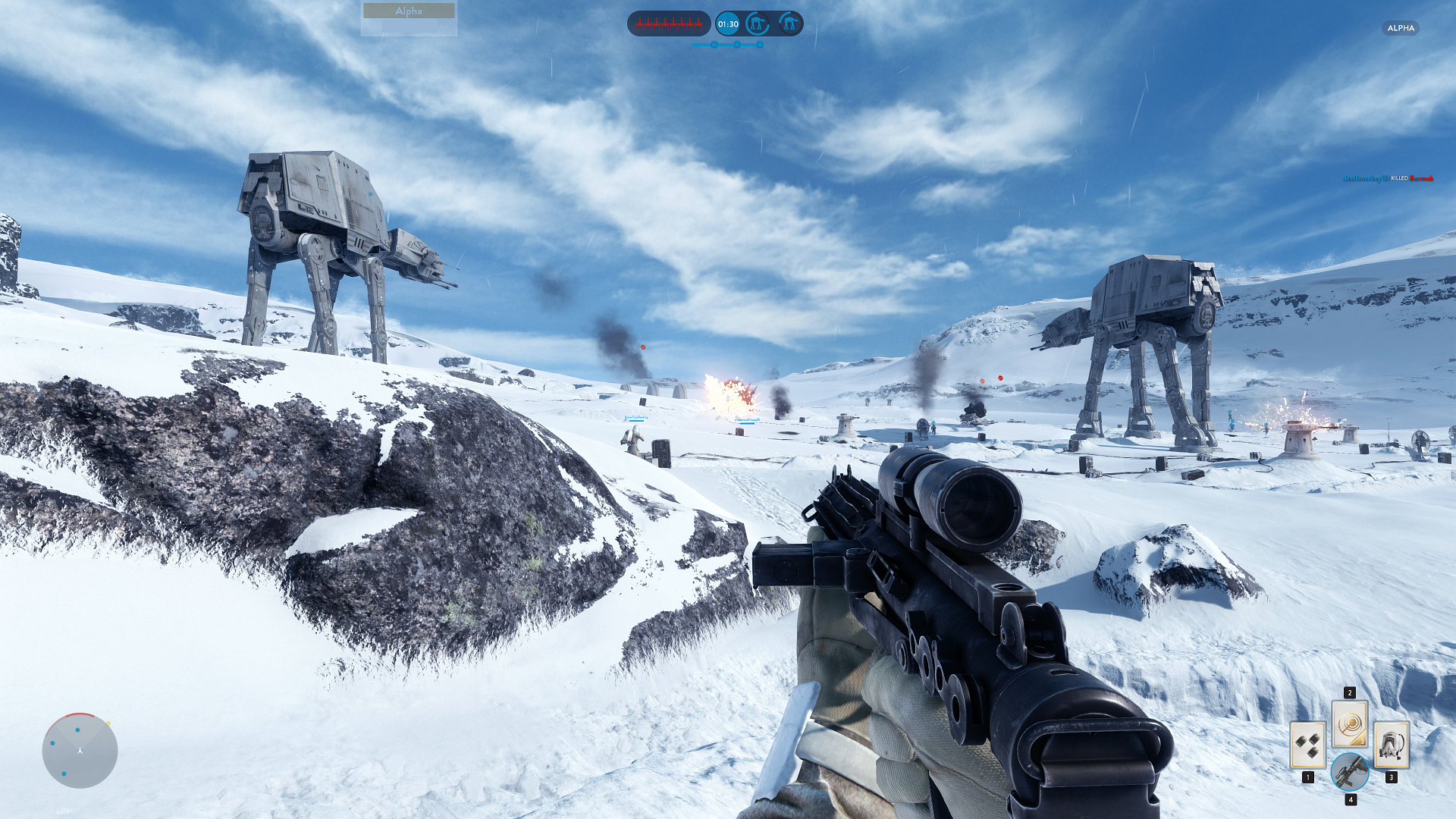Toggle the middle objective checkpoint marker

[x=737, y=45]
